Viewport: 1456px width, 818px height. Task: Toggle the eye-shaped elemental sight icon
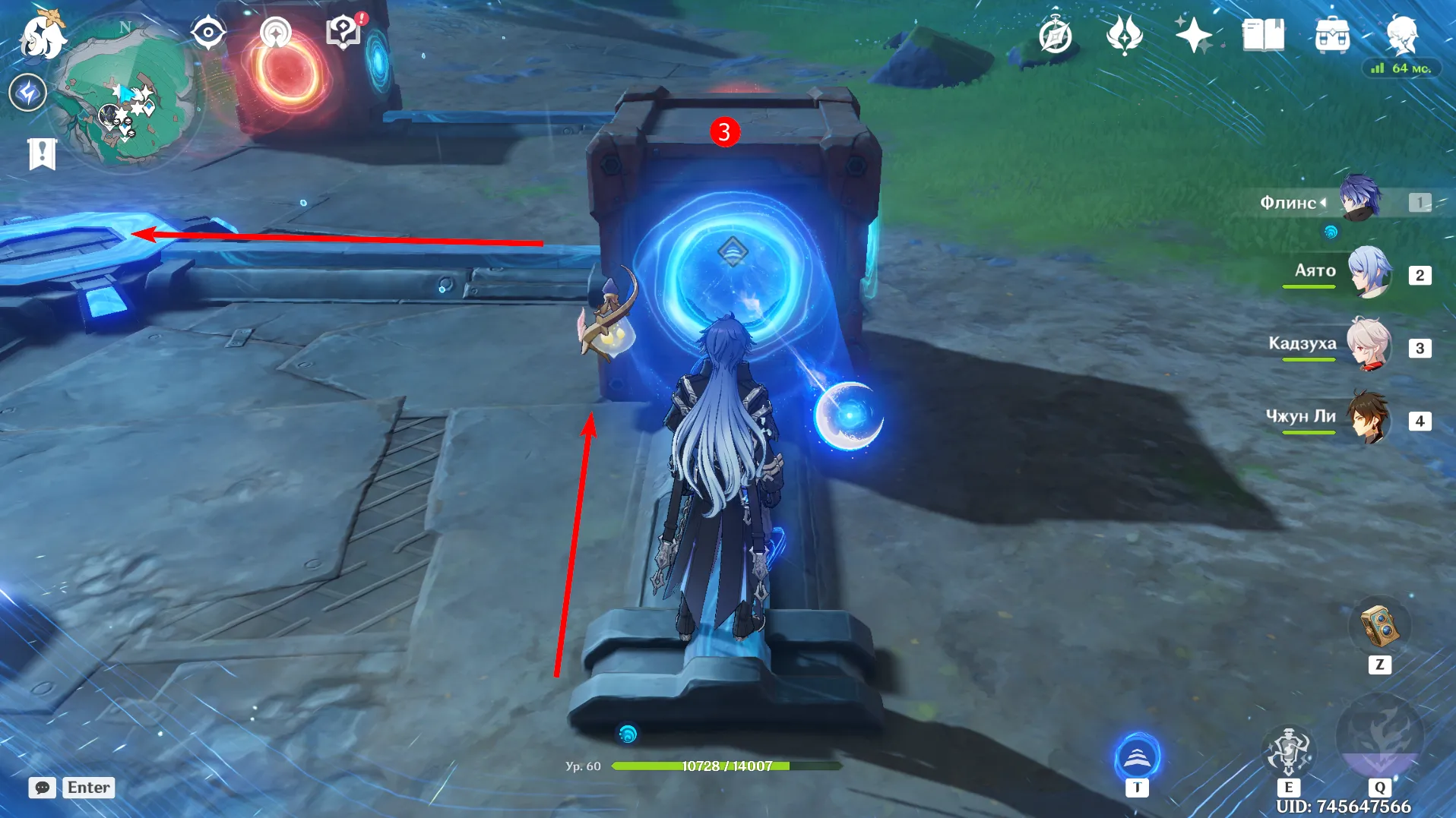coord(207,33)
